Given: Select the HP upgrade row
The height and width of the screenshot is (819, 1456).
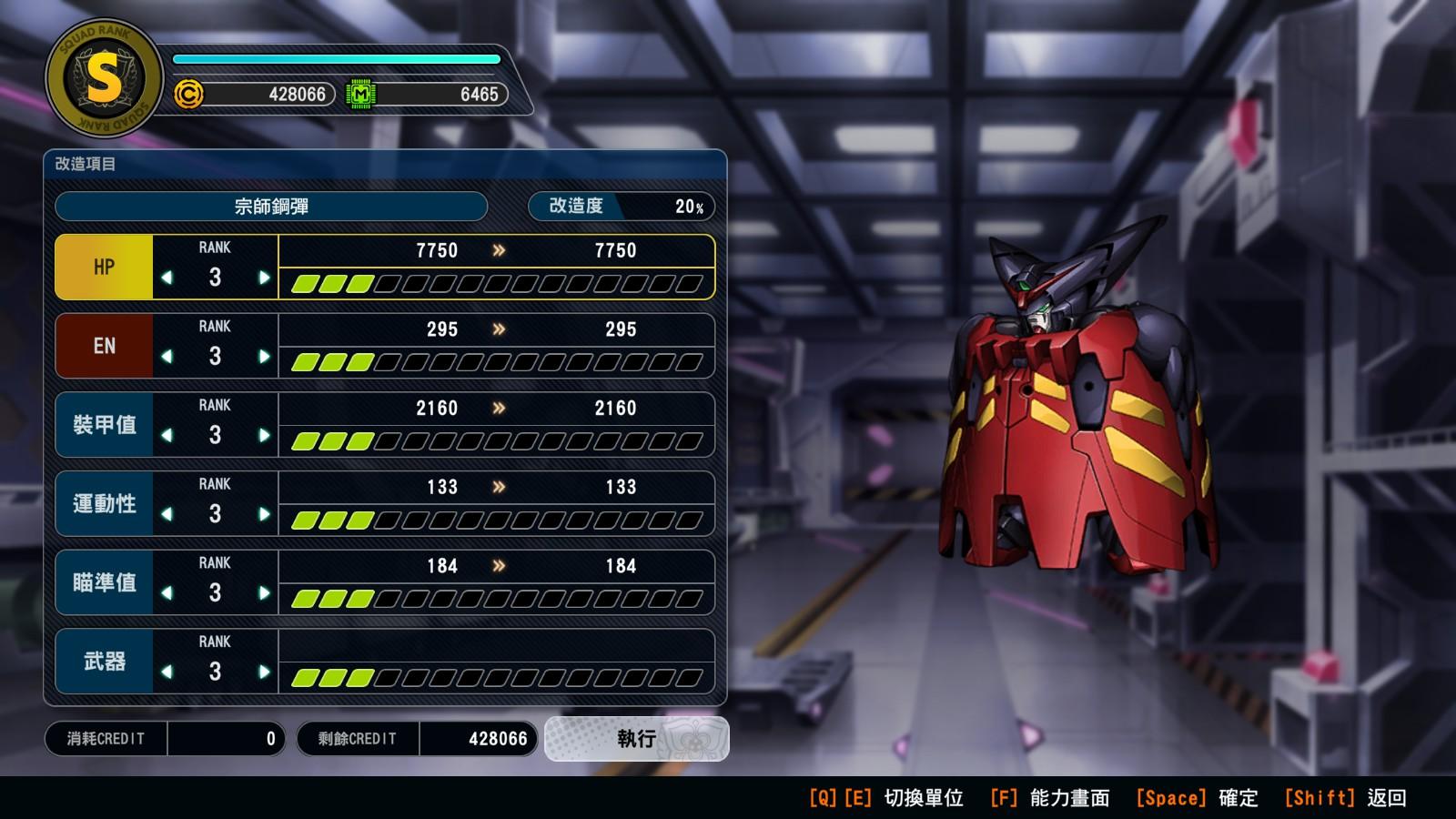Looking at the screenshot, I should [104, 267].
